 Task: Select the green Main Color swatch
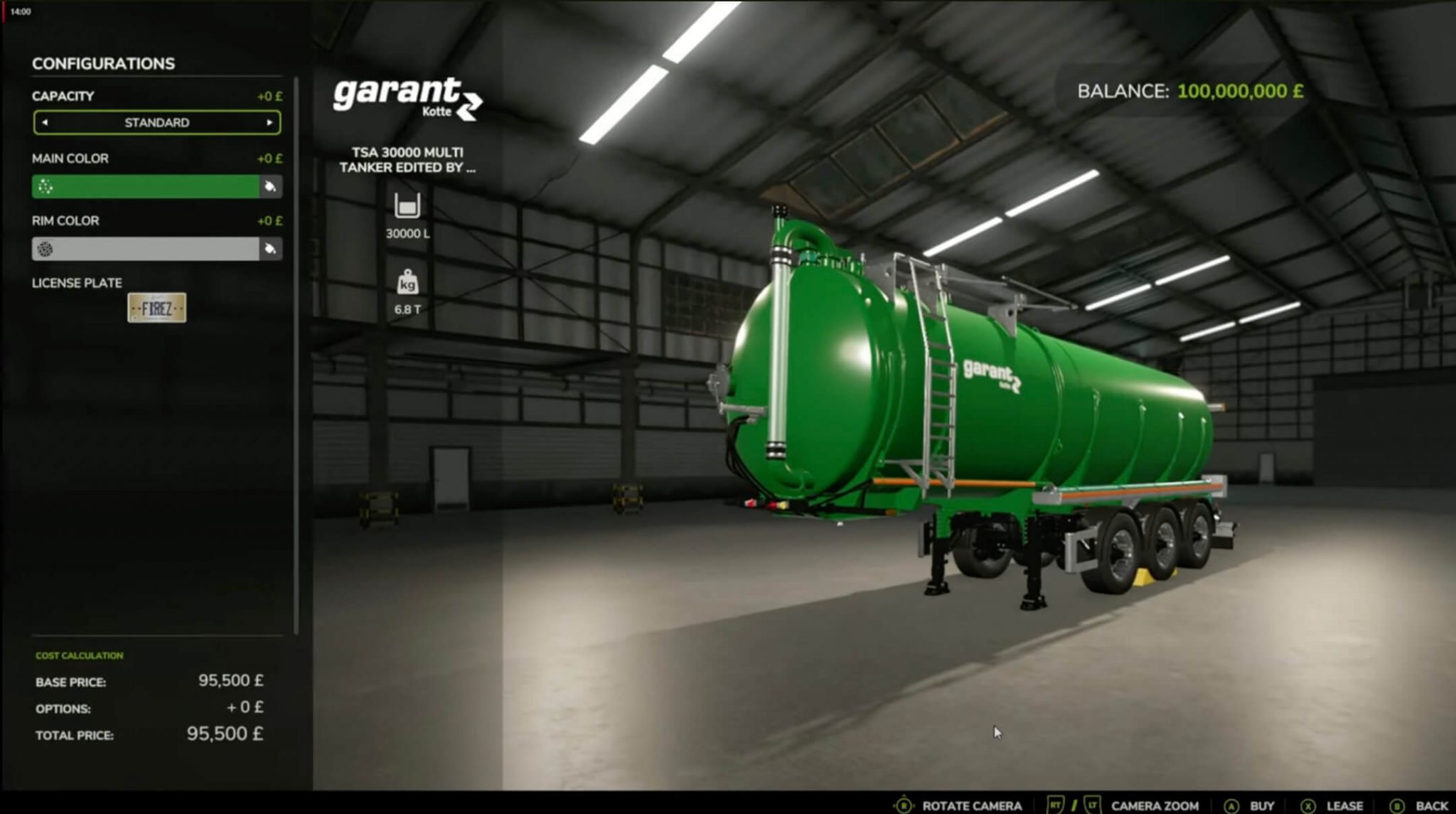[142, 187]
